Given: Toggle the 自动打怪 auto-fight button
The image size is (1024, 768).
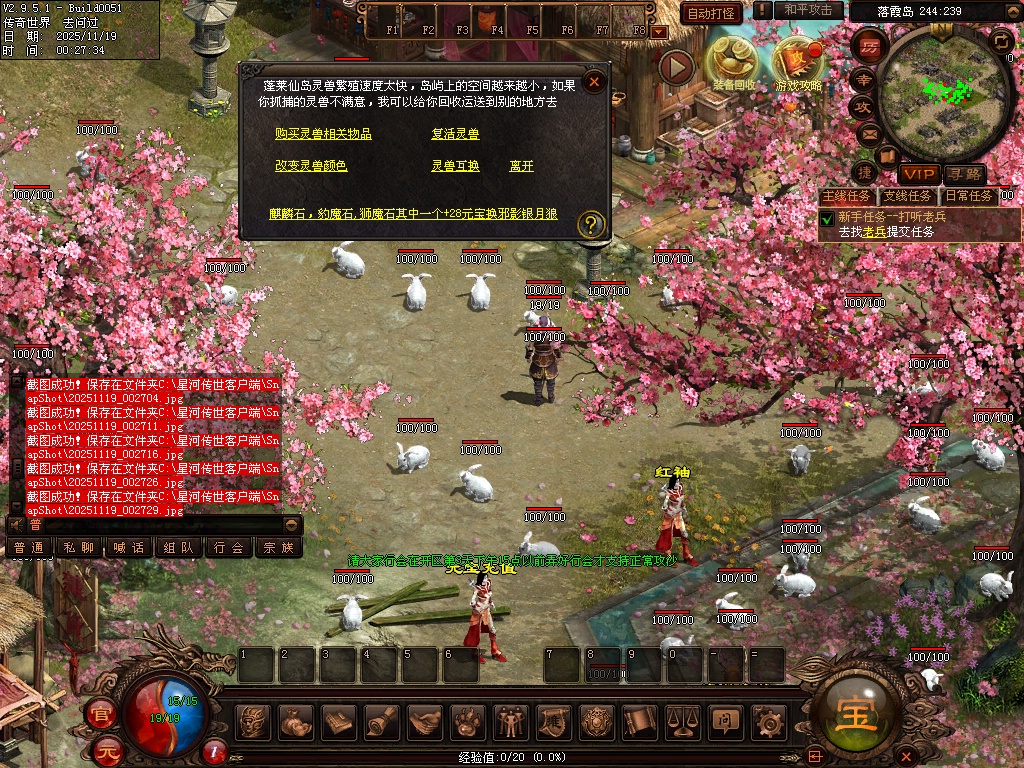Looking at the screenshot, I should pos(711,12).
